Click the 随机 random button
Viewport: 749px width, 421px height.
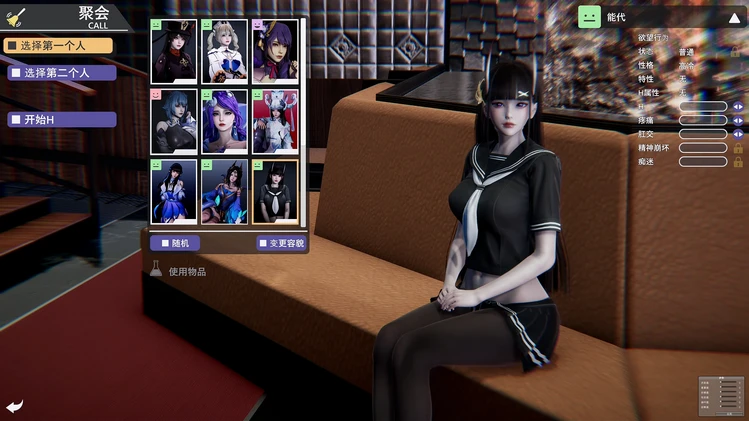pyautogui.click(x=175, y=242)
